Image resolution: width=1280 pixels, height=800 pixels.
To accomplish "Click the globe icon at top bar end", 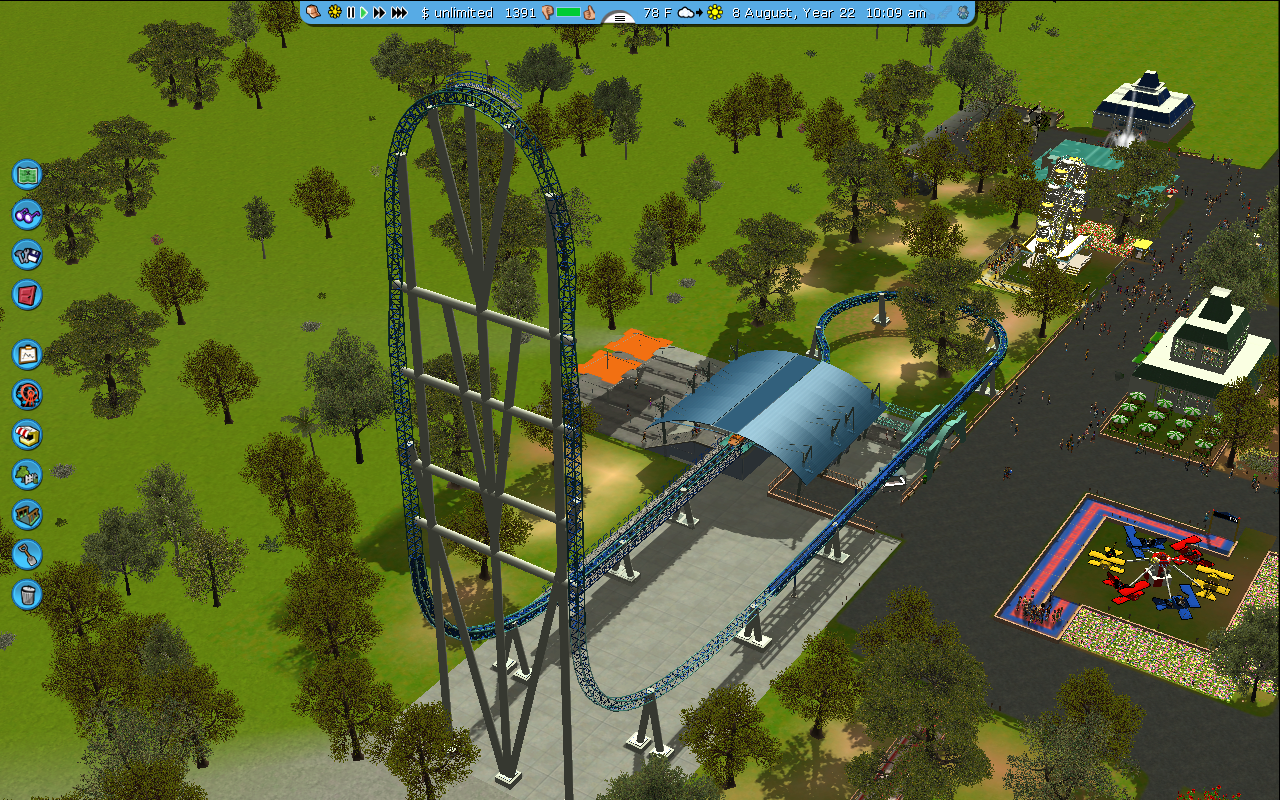I will click(962, 13).
